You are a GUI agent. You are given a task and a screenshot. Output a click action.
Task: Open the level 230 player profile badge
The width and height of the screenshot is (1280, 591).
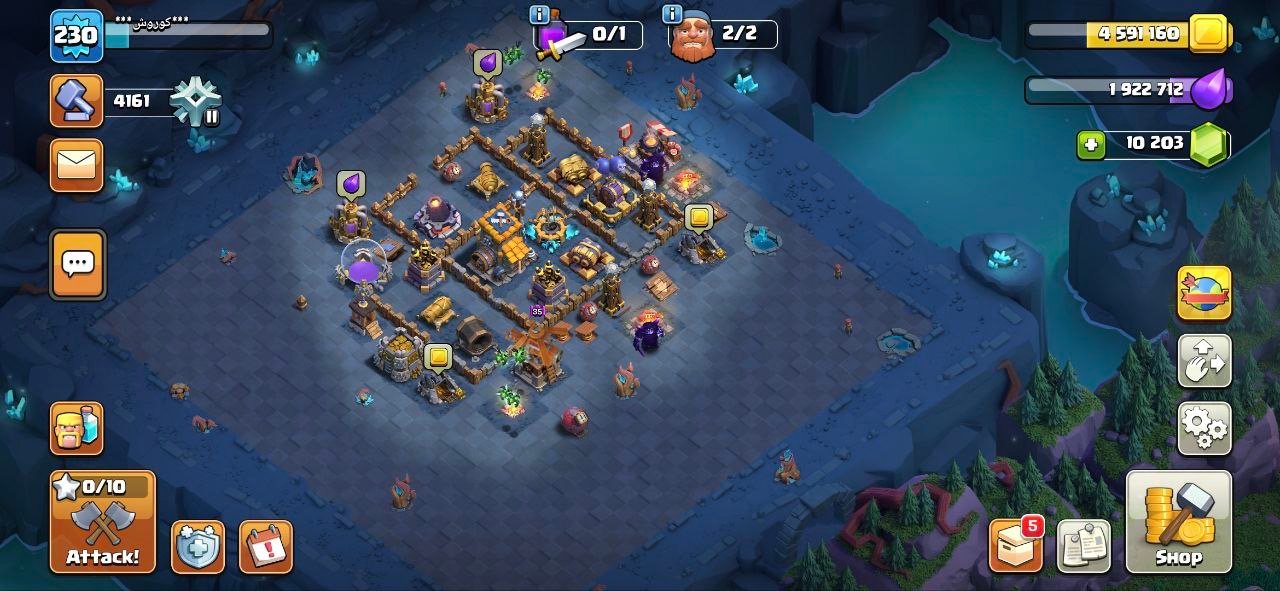click(x=76, y=36)
